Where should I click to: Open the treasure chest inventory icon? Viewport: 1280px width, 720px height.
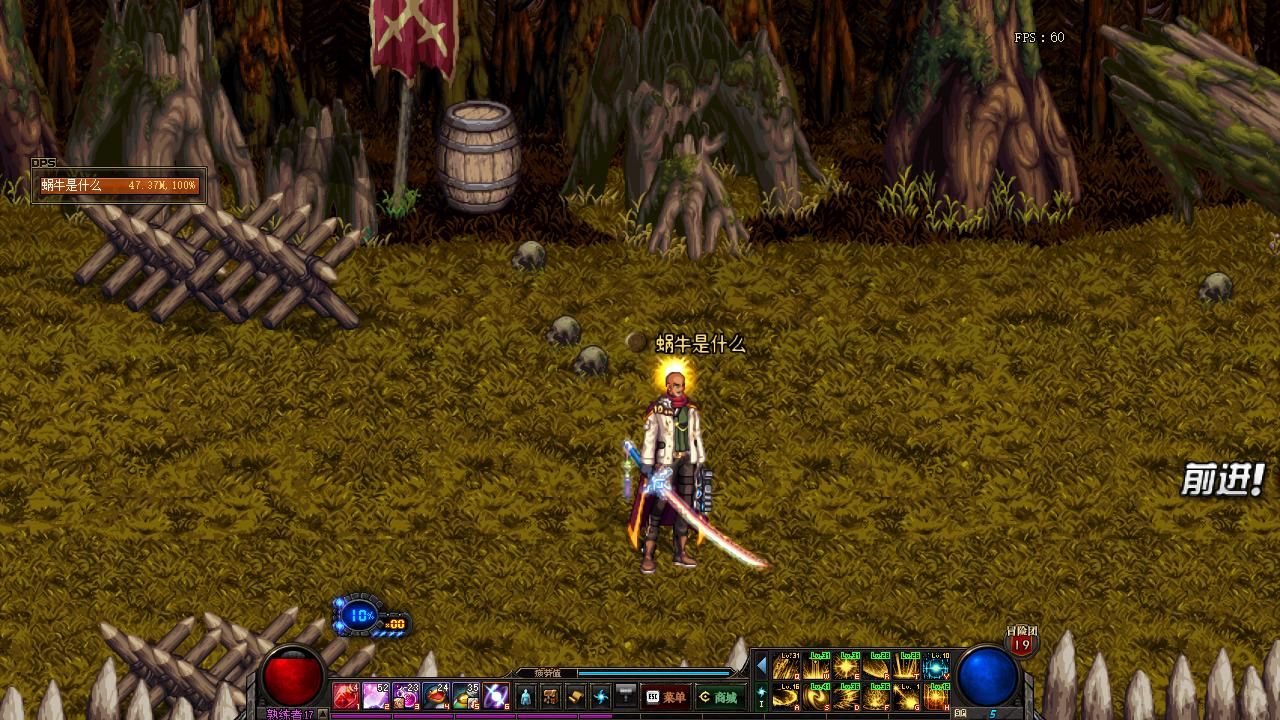click(551, 697)
